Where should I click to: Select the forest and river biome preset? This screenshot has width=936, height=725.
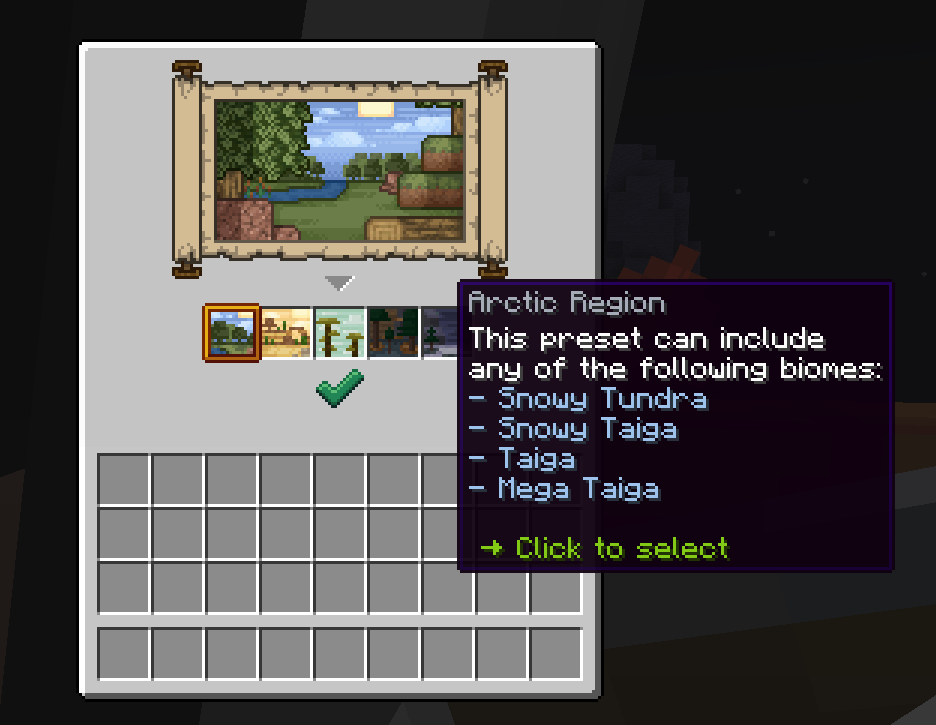tap(232, 332)
